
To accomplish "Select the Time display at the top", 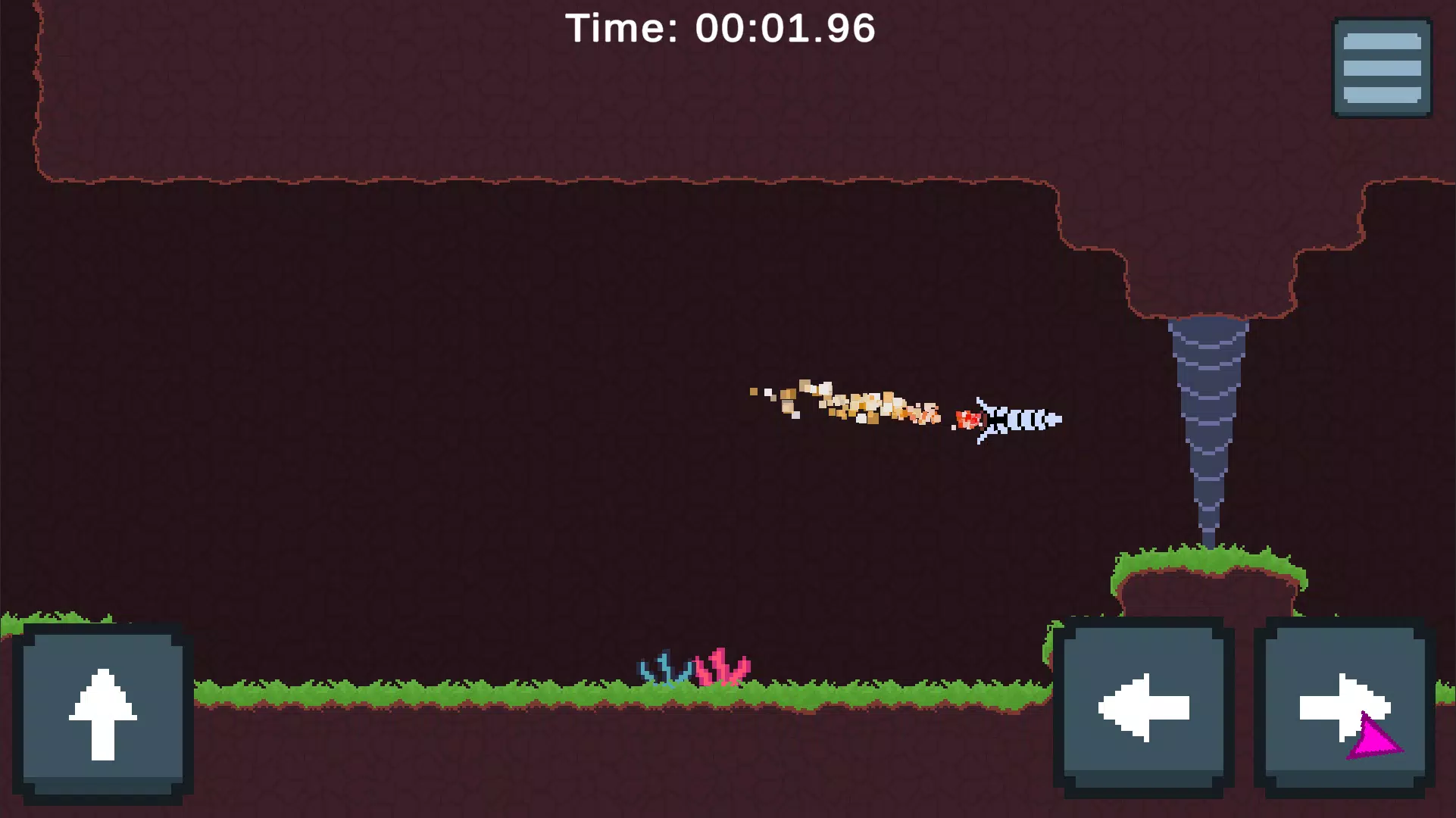I will click(721, 28).
